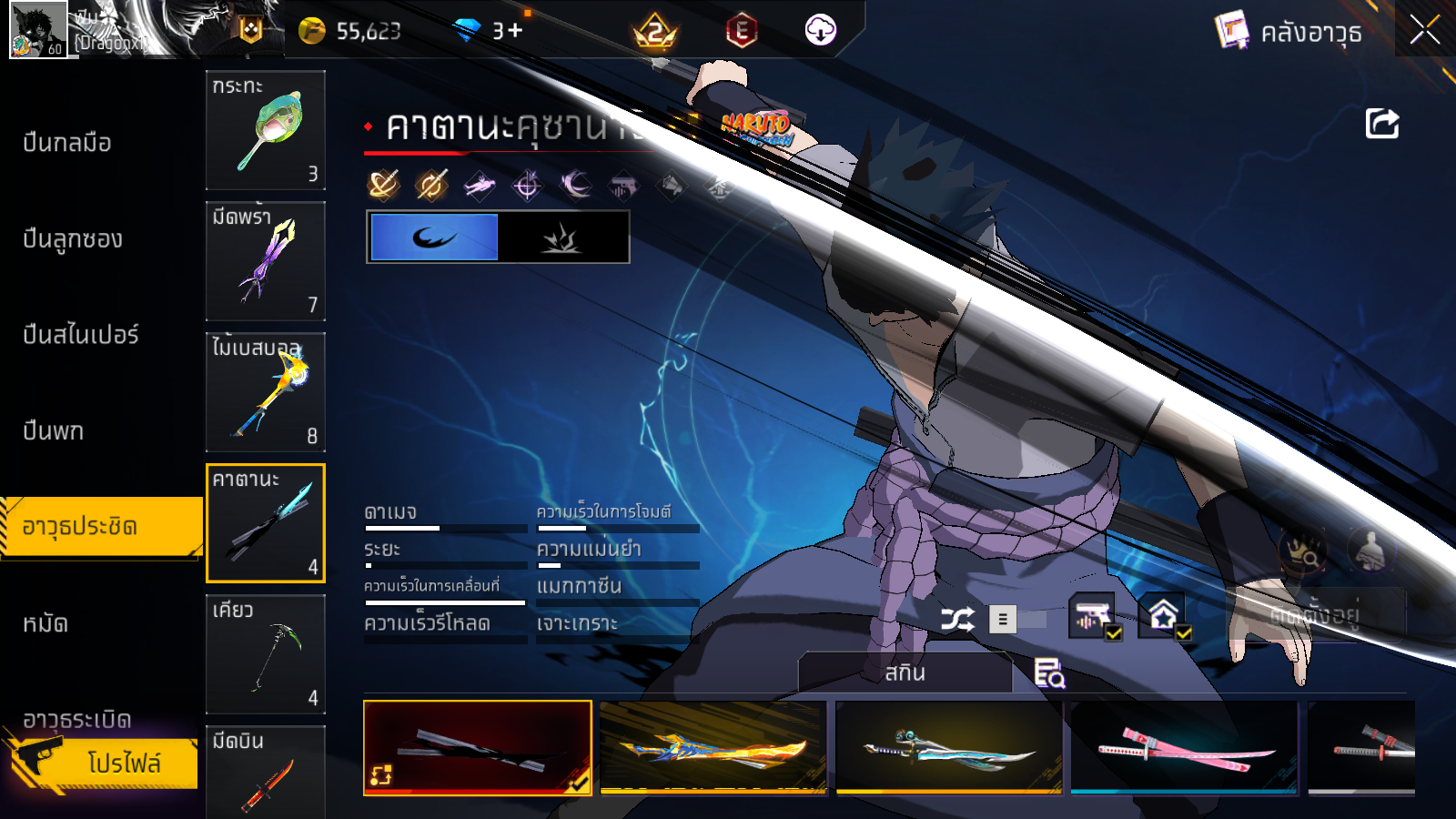
Task: Choose the pink katana skin
Action: (x=1184, y=748)
